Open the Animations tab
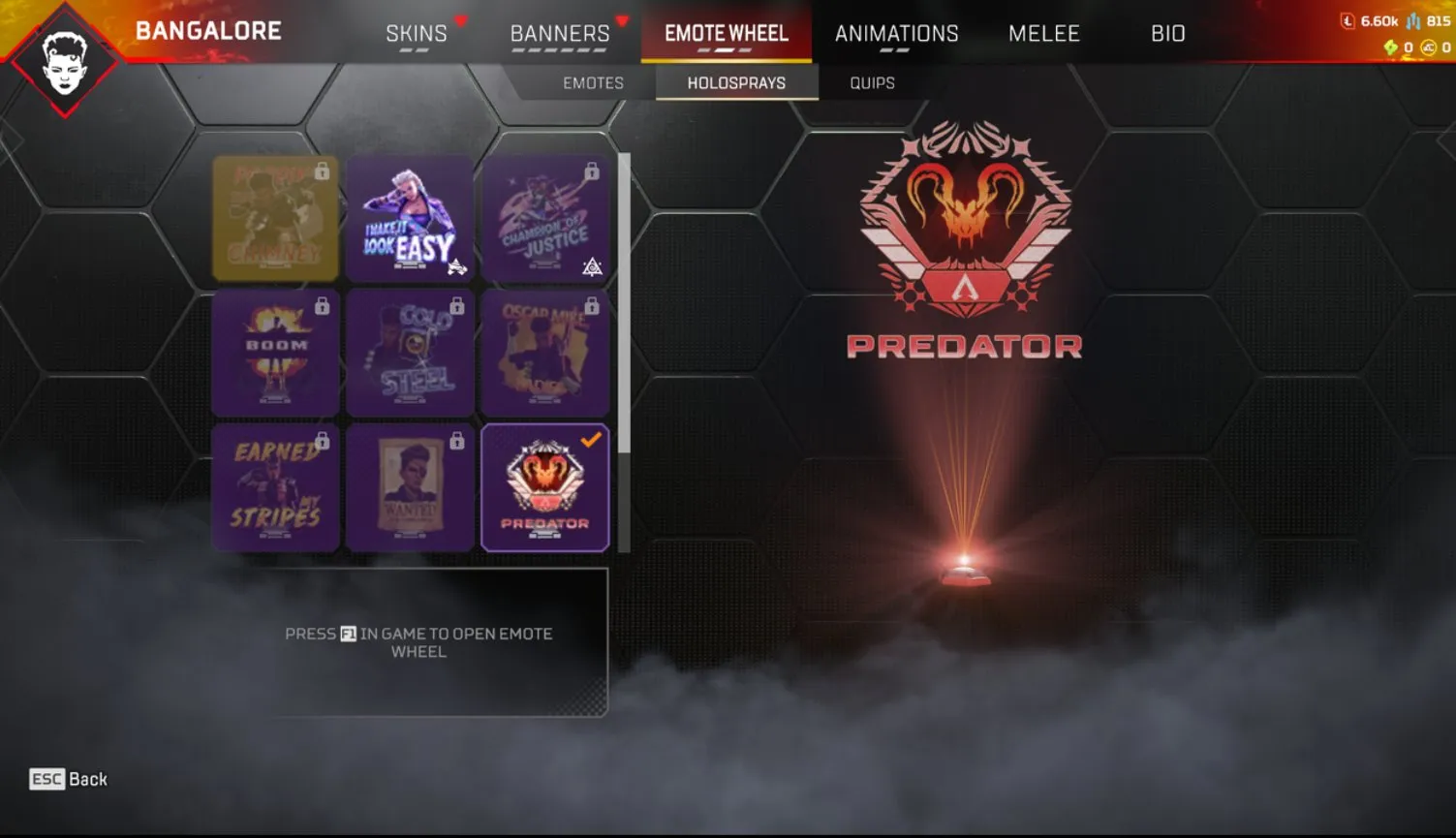 (896, 33)
